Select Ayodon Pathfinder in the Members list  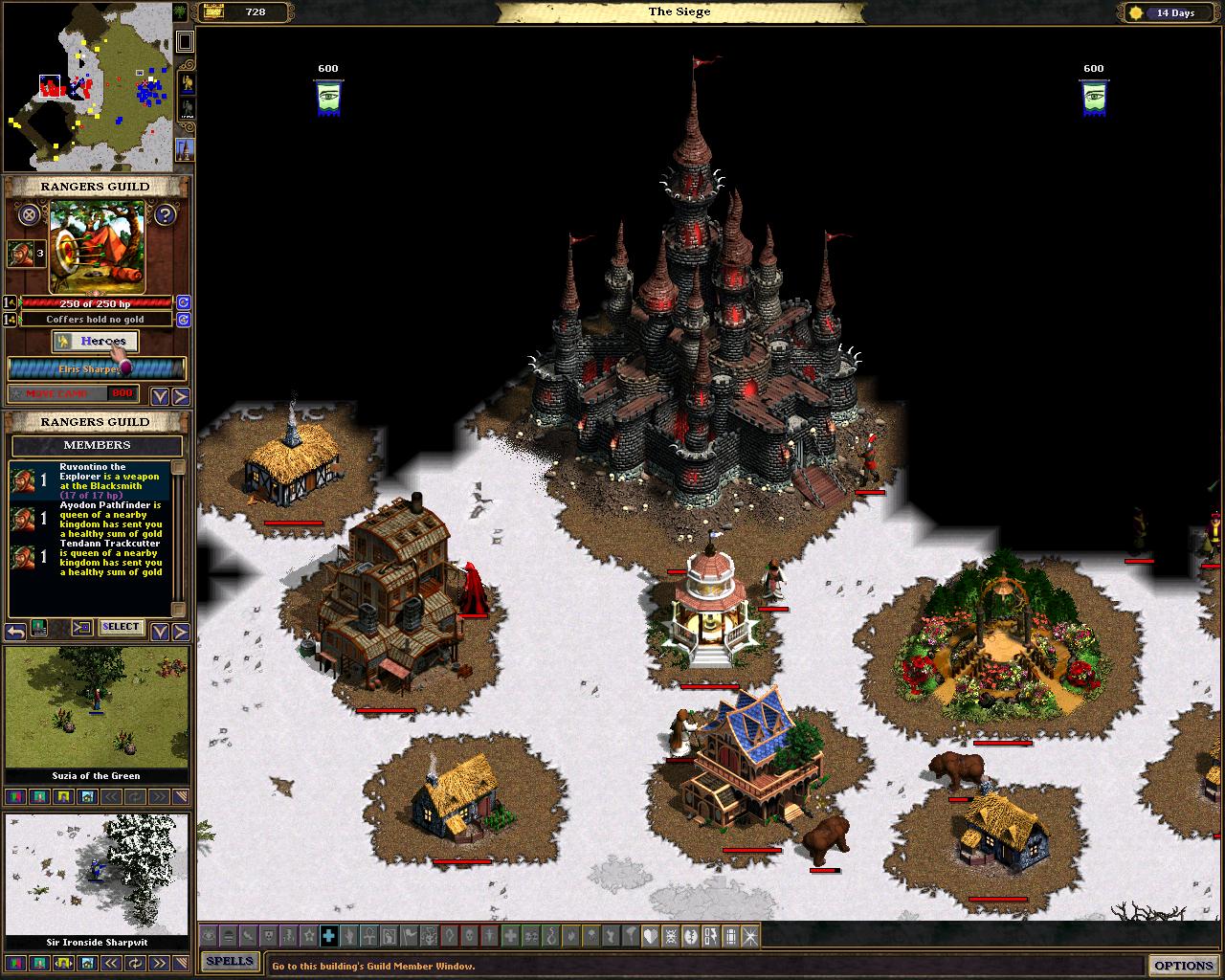point(96,522)
